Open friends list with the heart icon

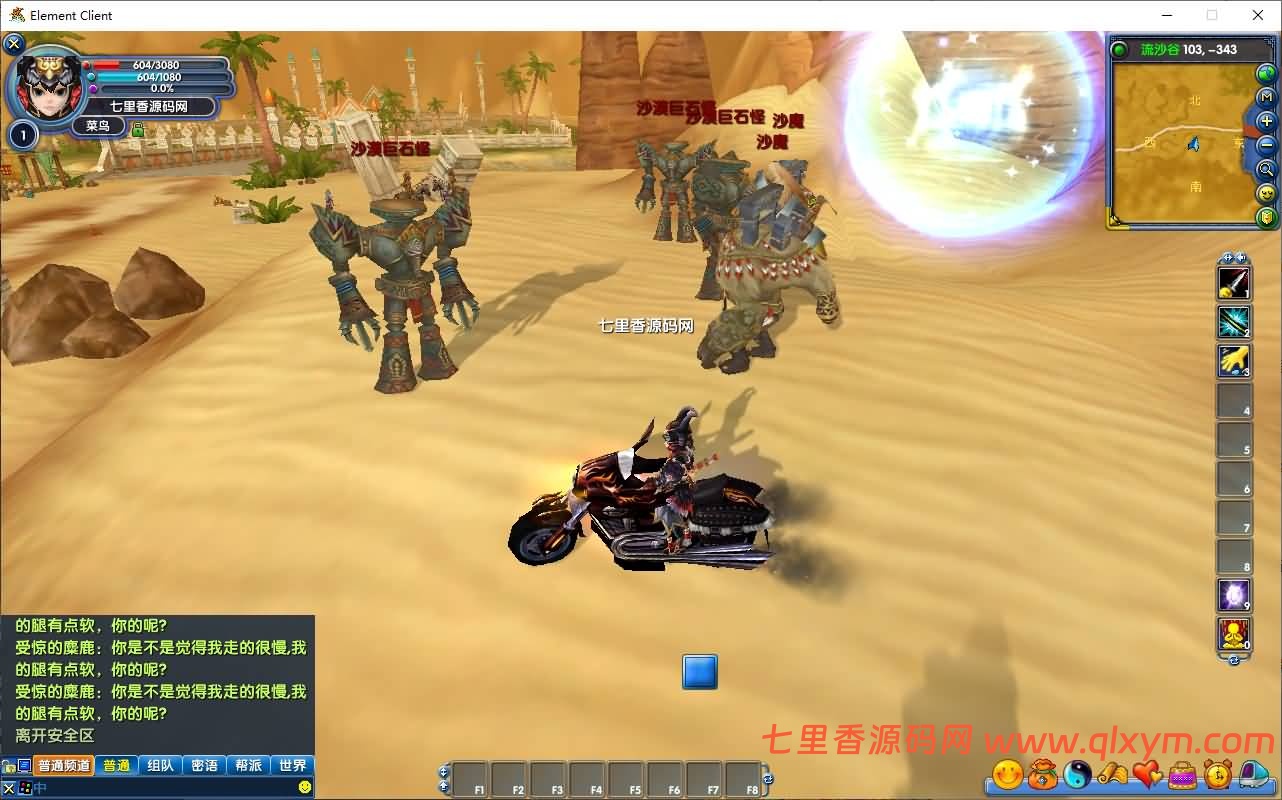1147,773
